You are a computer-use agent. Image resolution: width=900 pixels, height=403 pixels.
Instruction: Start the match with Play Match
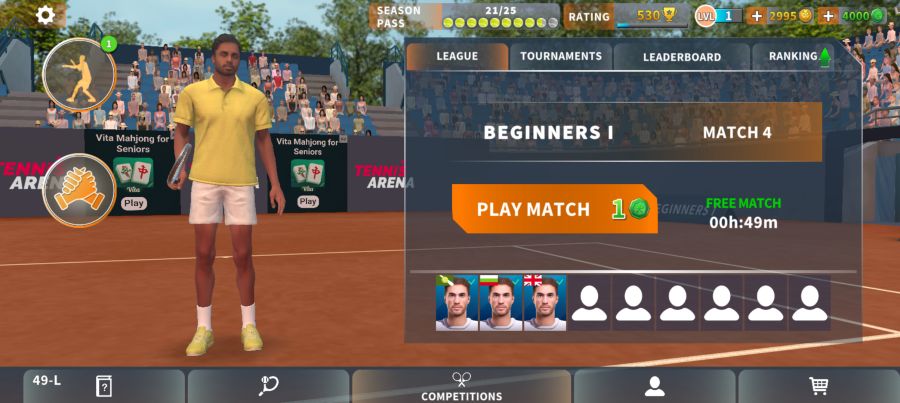click(554, 209)
